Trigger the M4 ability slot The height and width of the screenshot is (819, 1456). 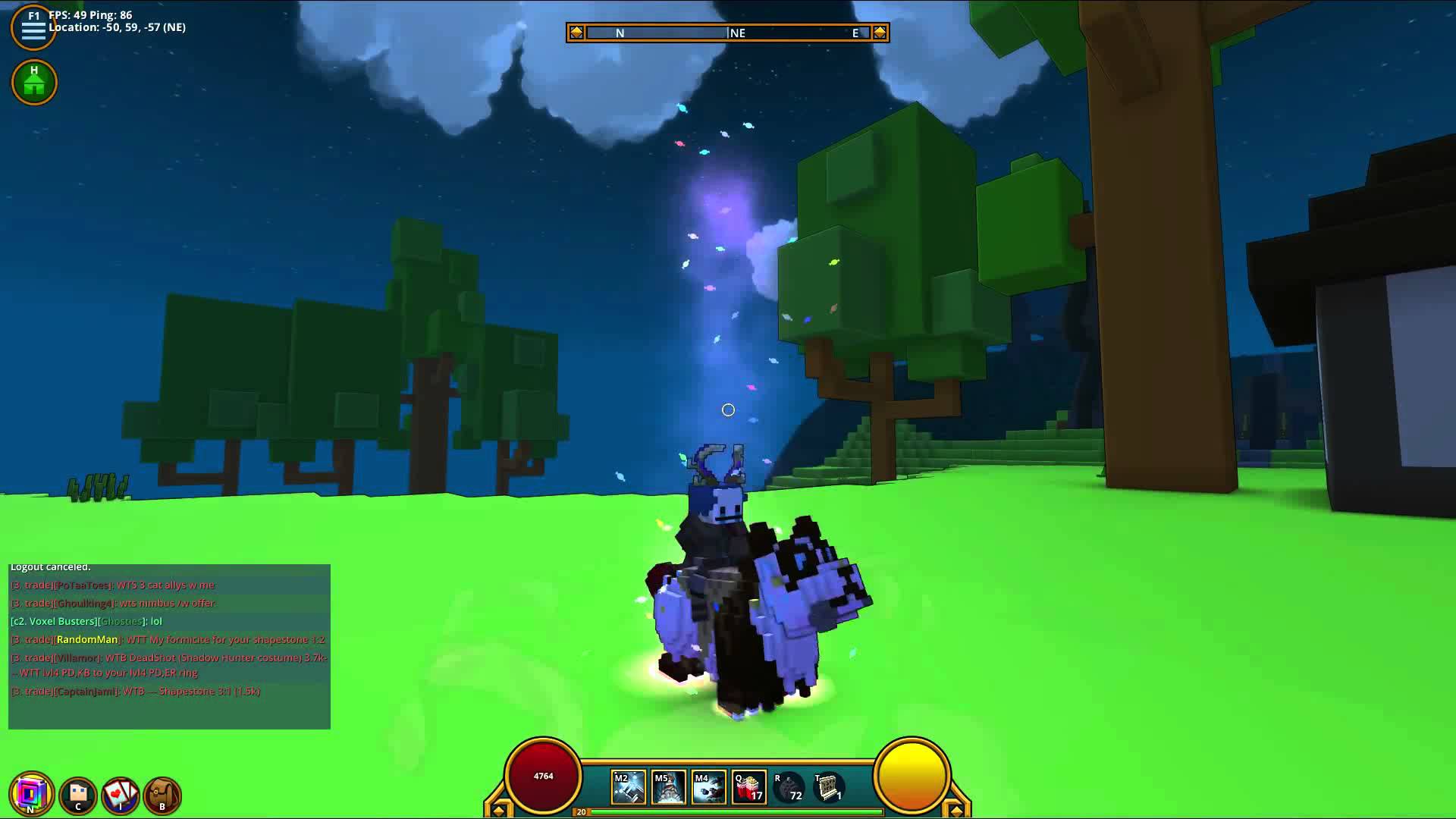[709, 786]
